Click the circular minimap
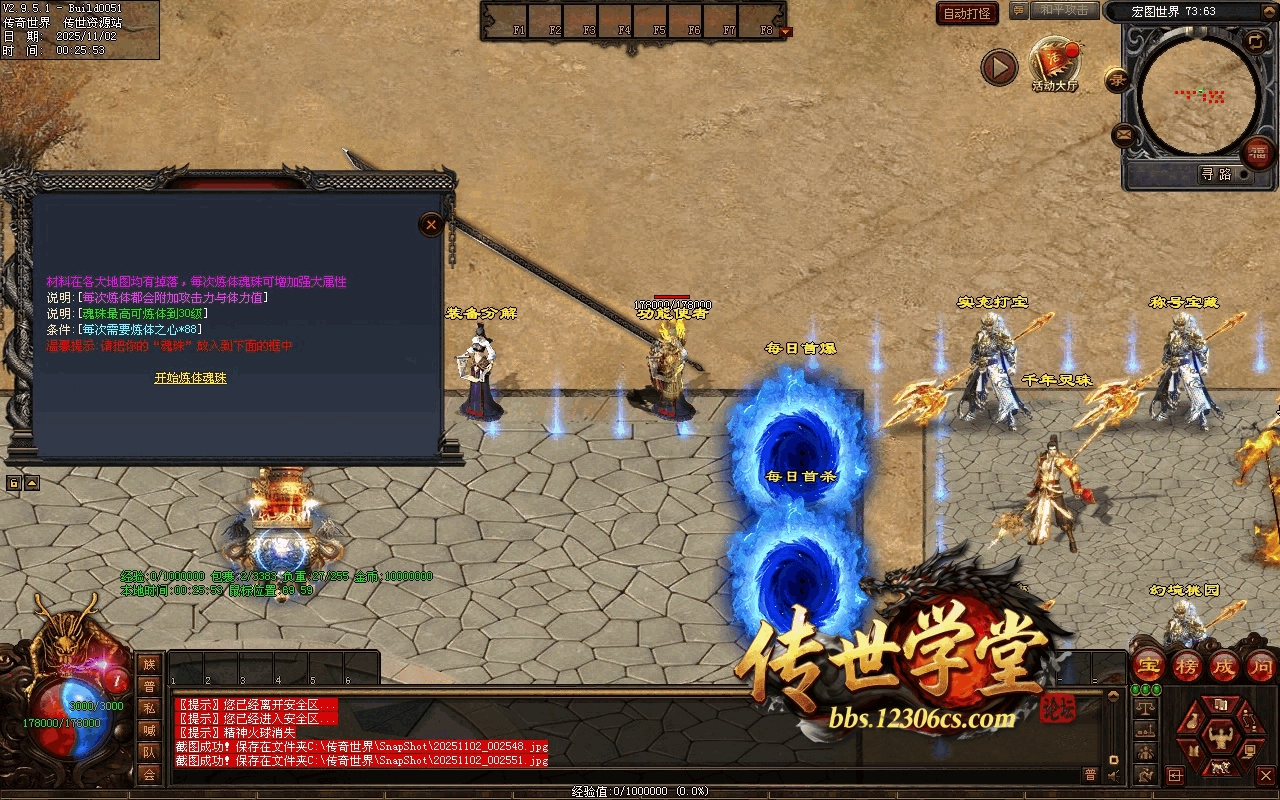The width and height of the screenshot is (1280, 800). (1198, 95)
